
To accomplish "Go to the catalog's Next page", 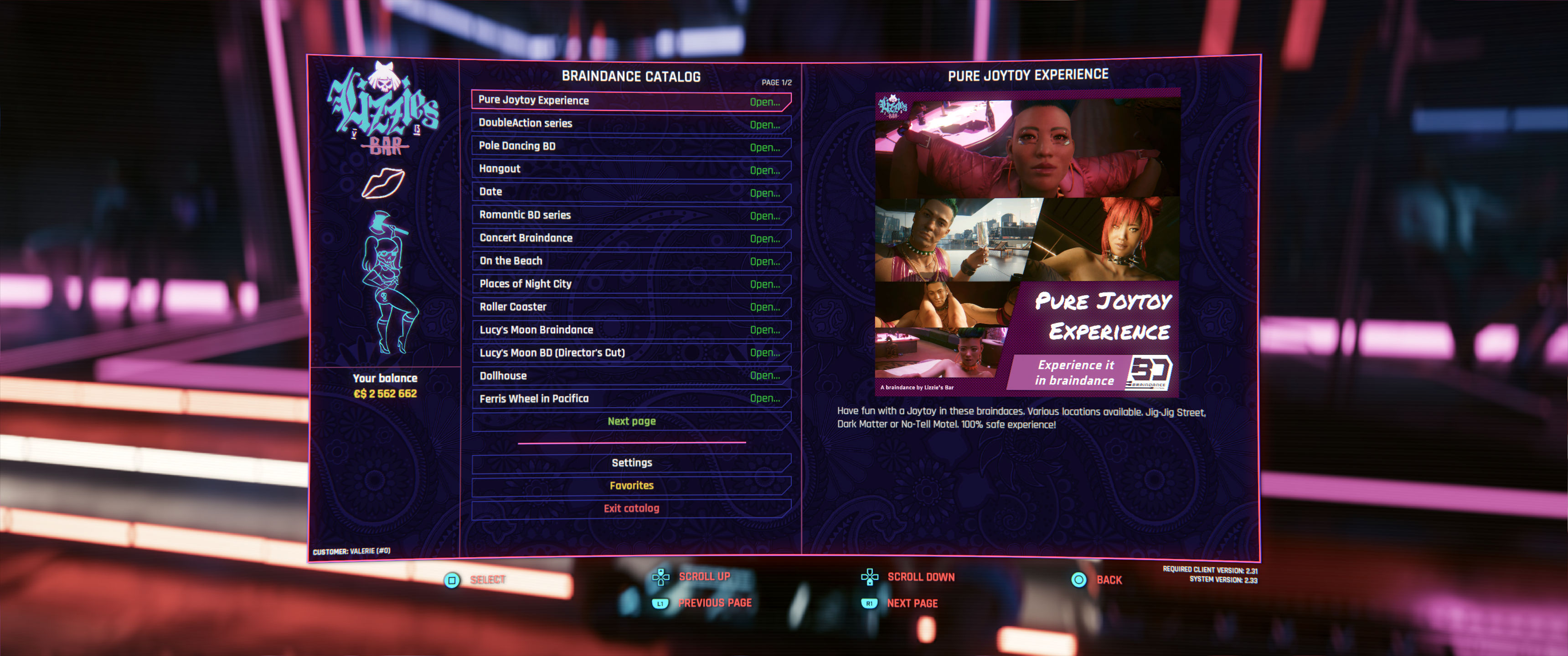I will (x=631, y=421).
